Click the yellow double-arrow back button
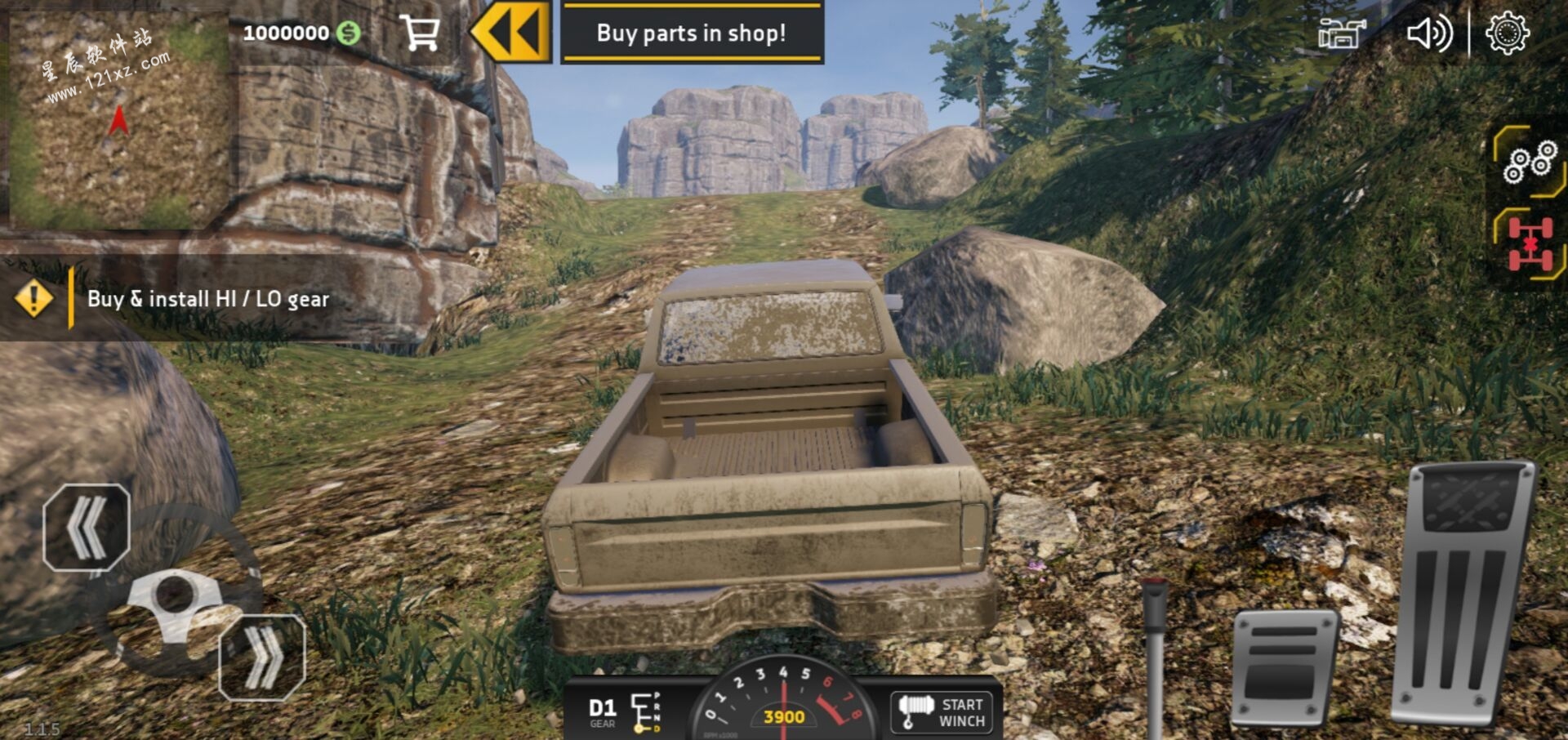The image size is (1568, 740). 511,32
